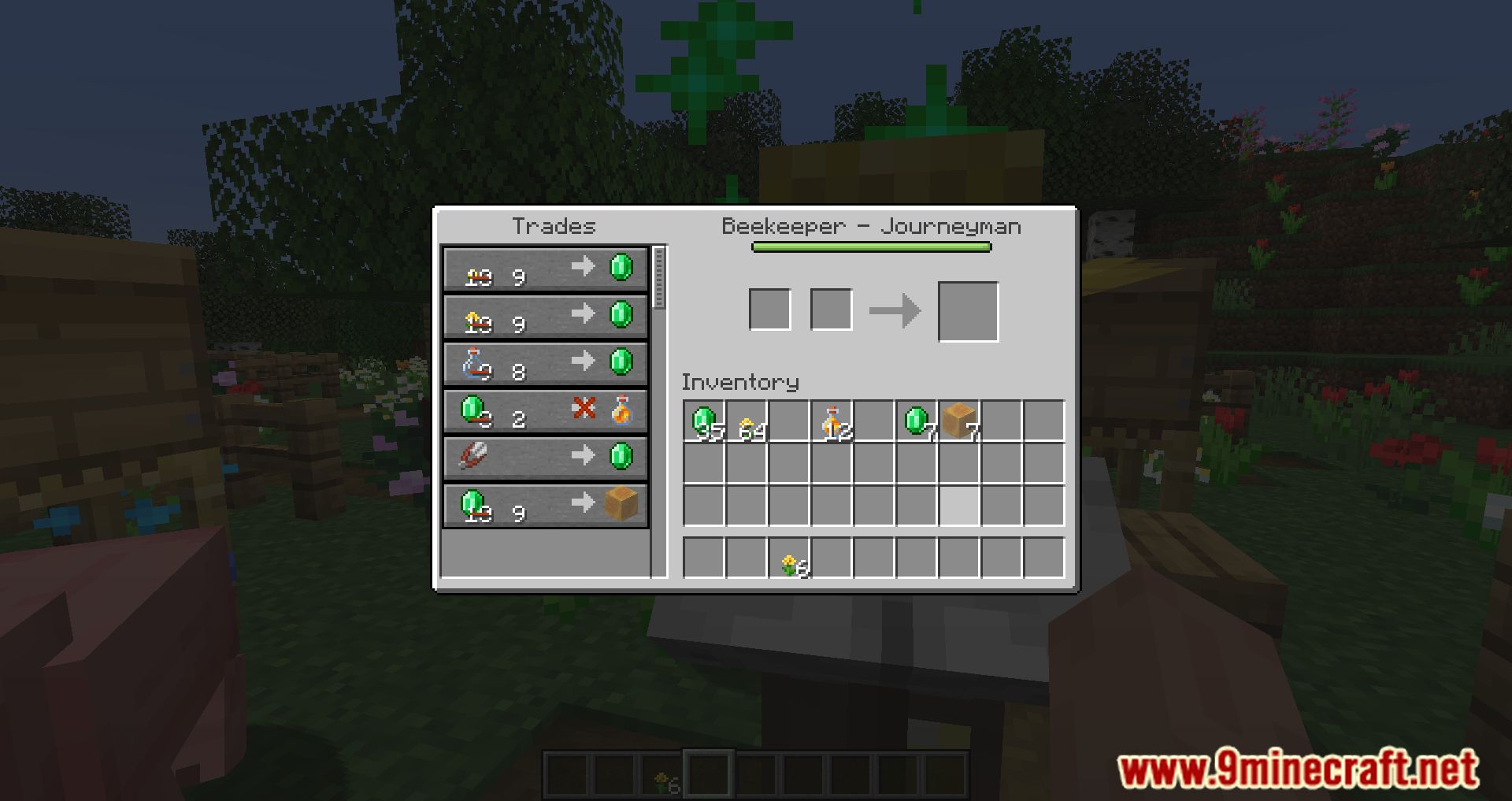Click the right trade input slot

point(832,308)
